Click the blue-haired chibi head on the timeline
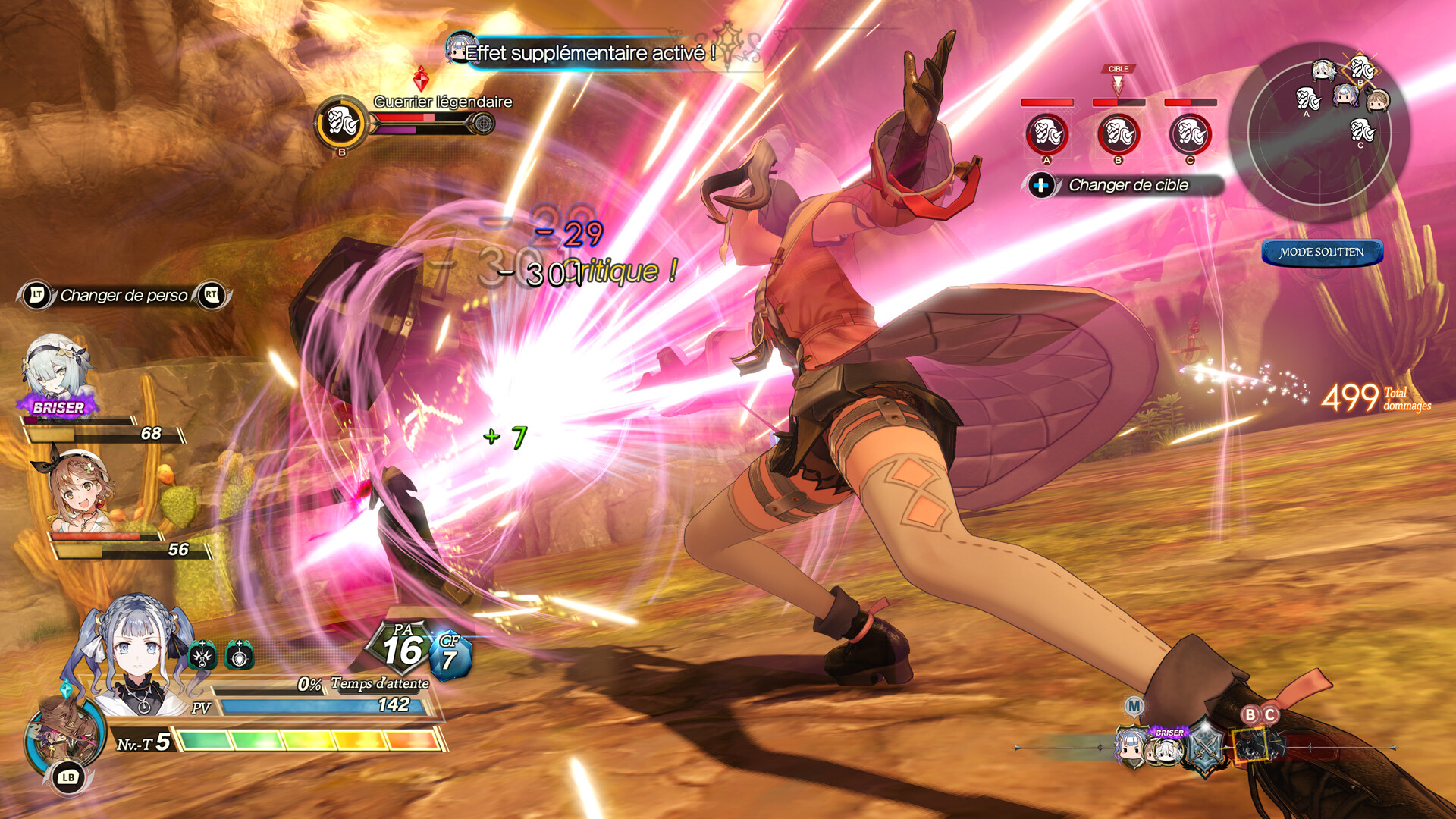Screen dimensions: 1456x819 coord(1130,748)
